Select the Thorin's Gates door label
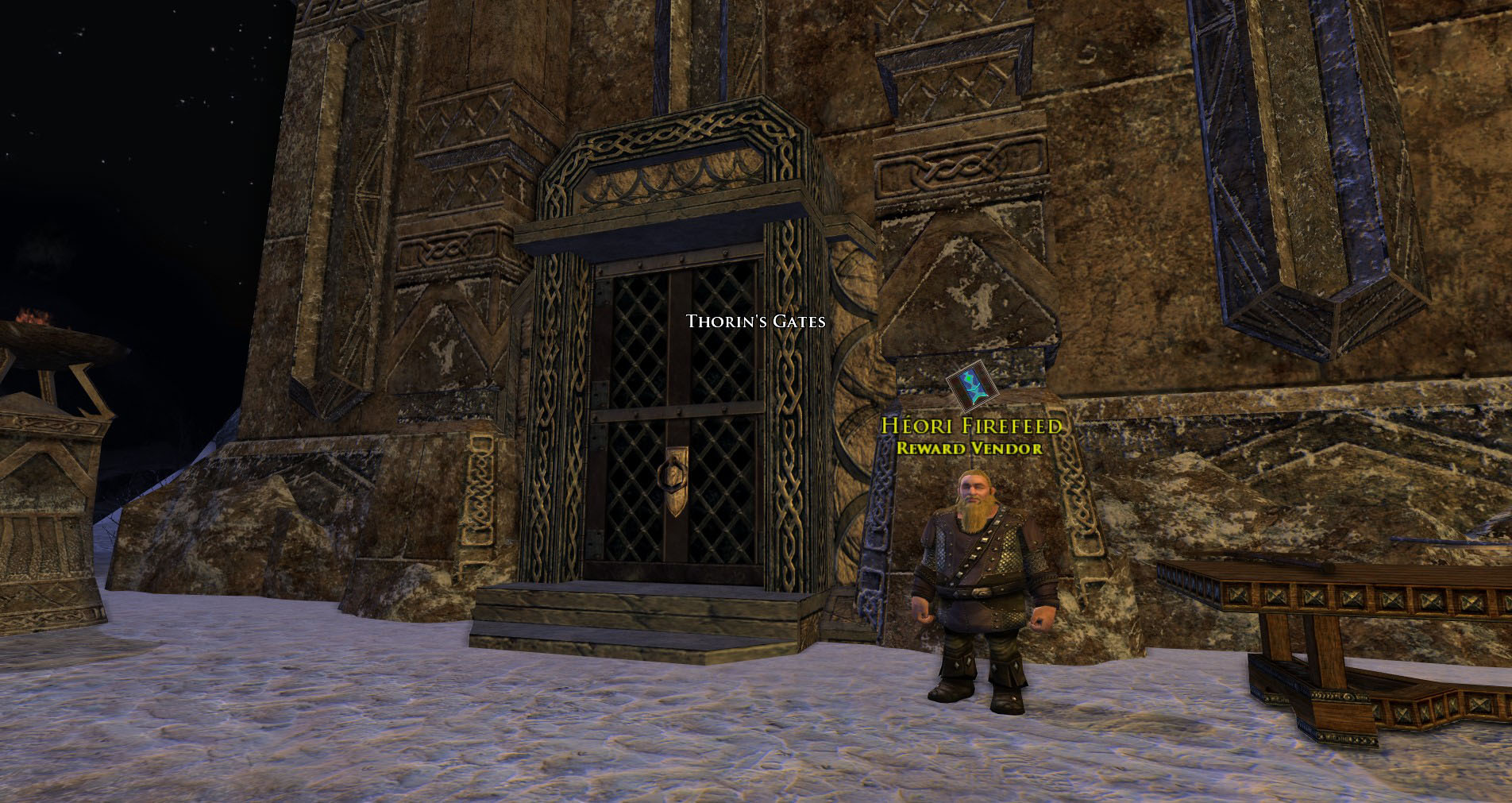Screen dimensions: 1512x803 pos(755,322)
